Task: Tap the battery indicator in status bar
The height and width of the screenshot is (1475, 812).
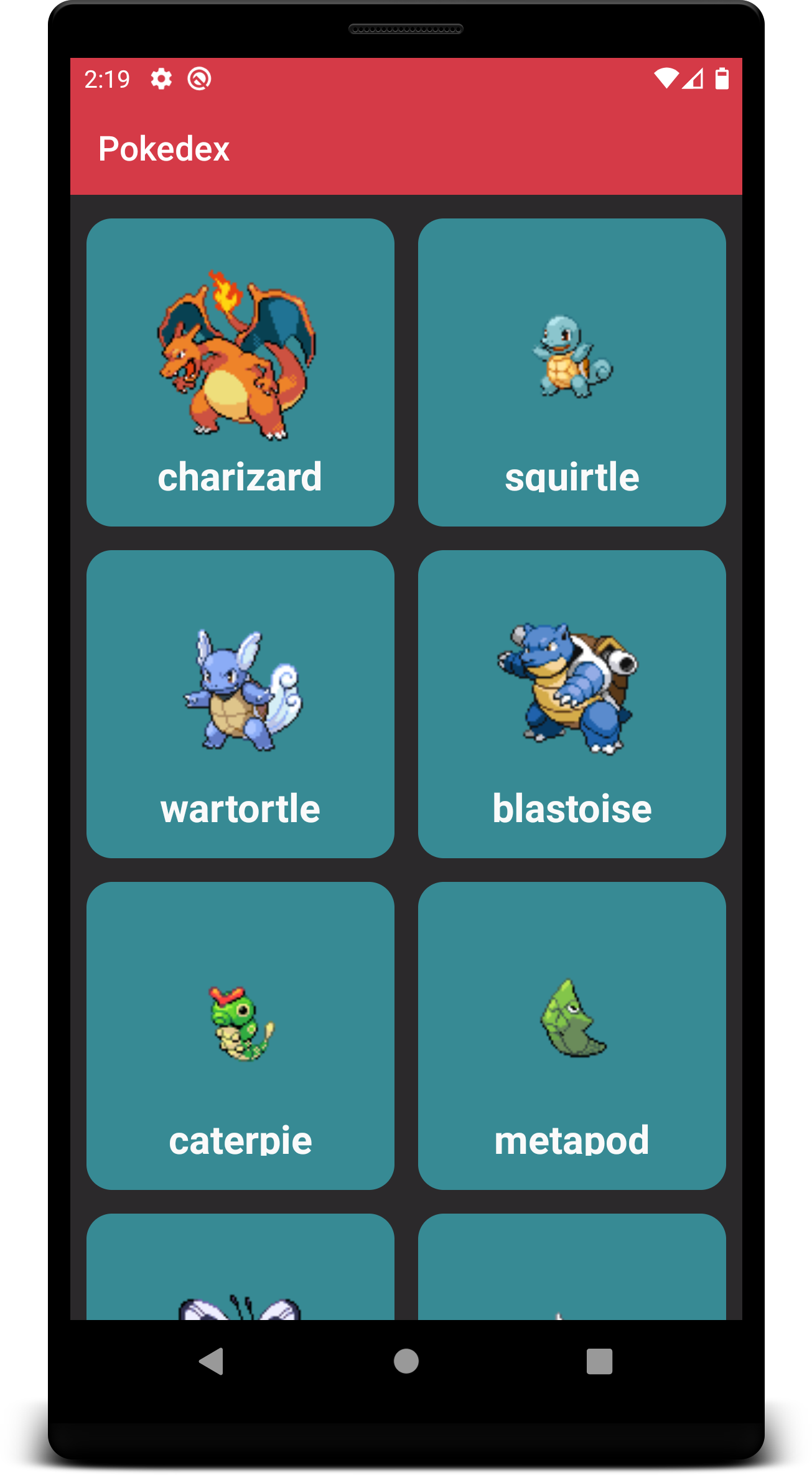Action: [722, 79]
